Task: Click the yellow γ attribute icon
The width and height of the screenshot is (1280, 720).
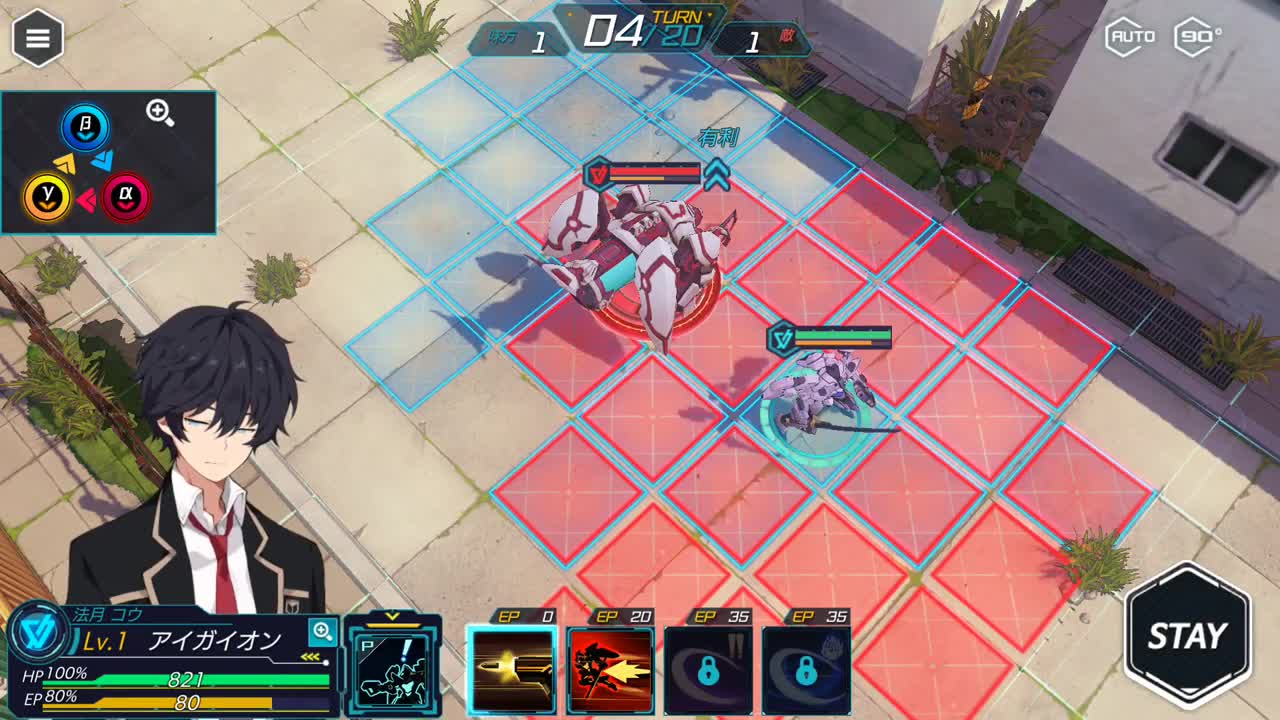Action: [47, 197]
